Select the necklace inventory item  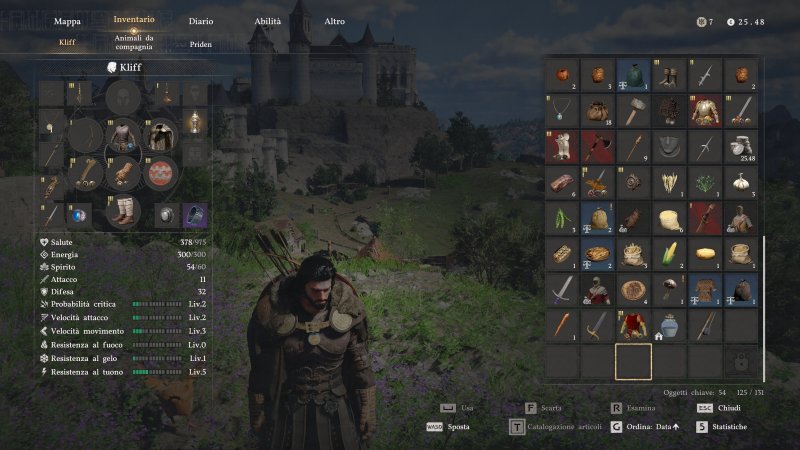(563, 110)
